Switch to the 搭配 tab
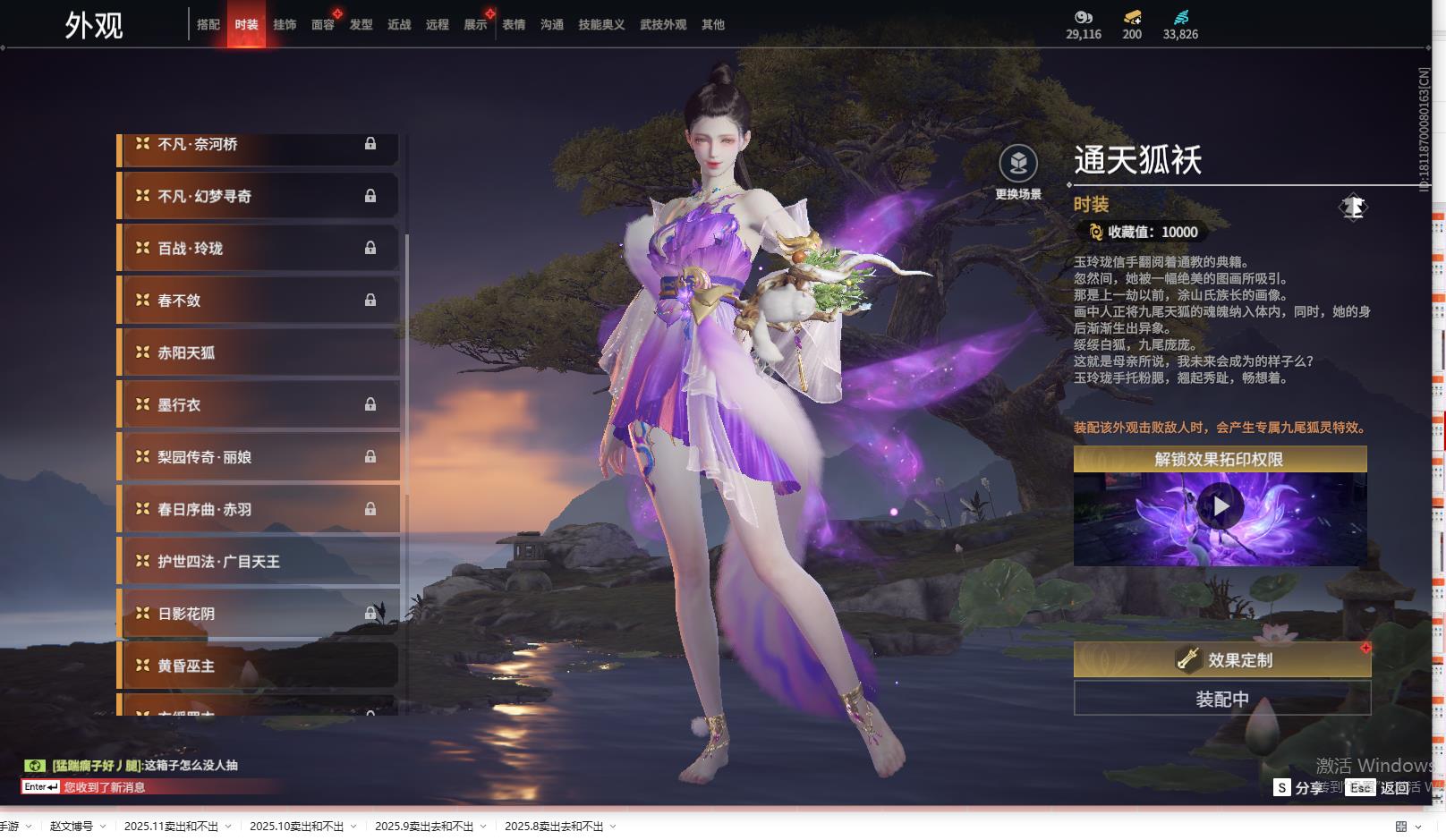This screenshot has width=1446, height=840. point(208,25)
